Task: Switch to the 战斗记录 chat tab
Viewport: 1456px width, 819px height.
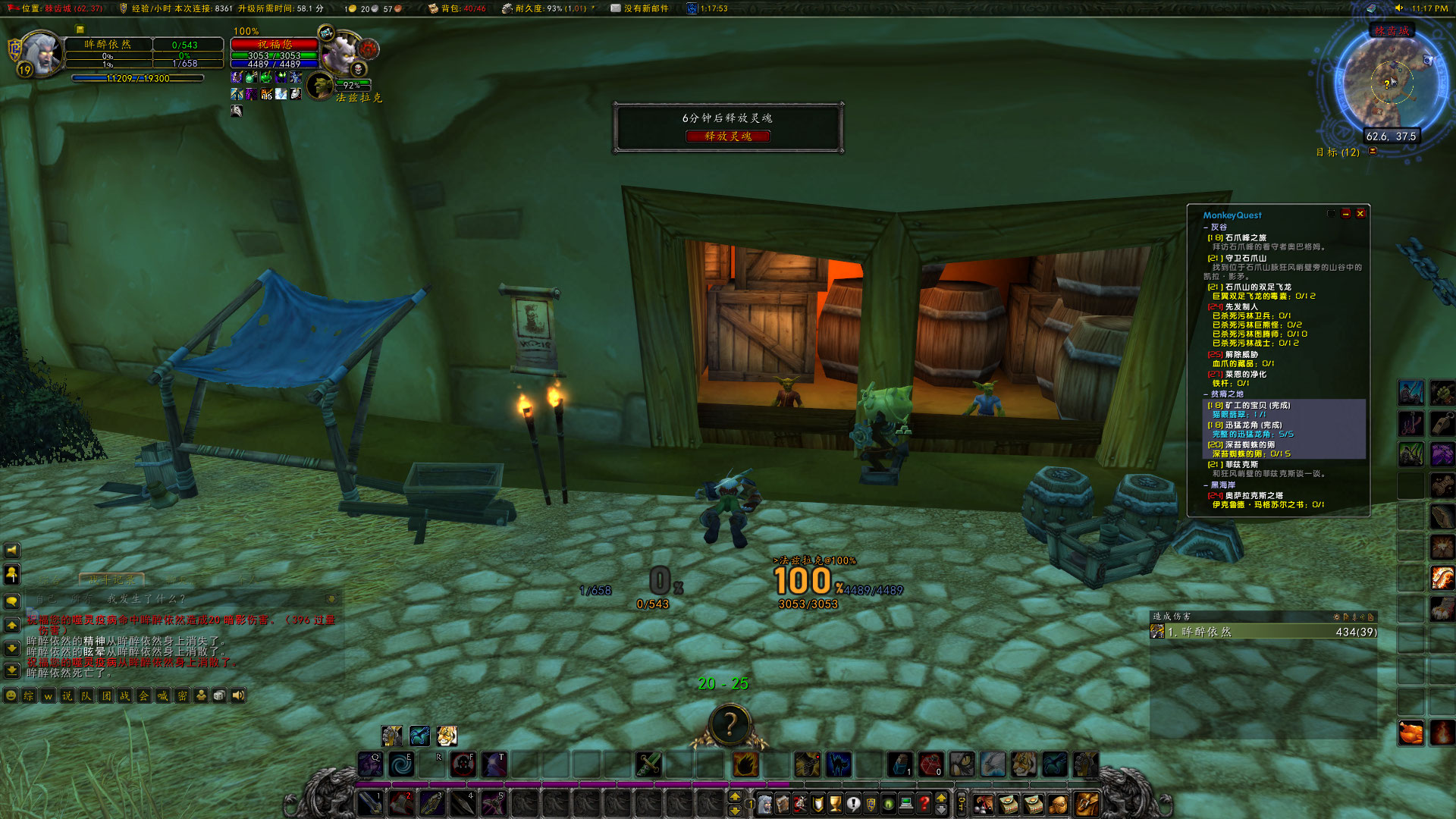Action: tap(112, 579)
